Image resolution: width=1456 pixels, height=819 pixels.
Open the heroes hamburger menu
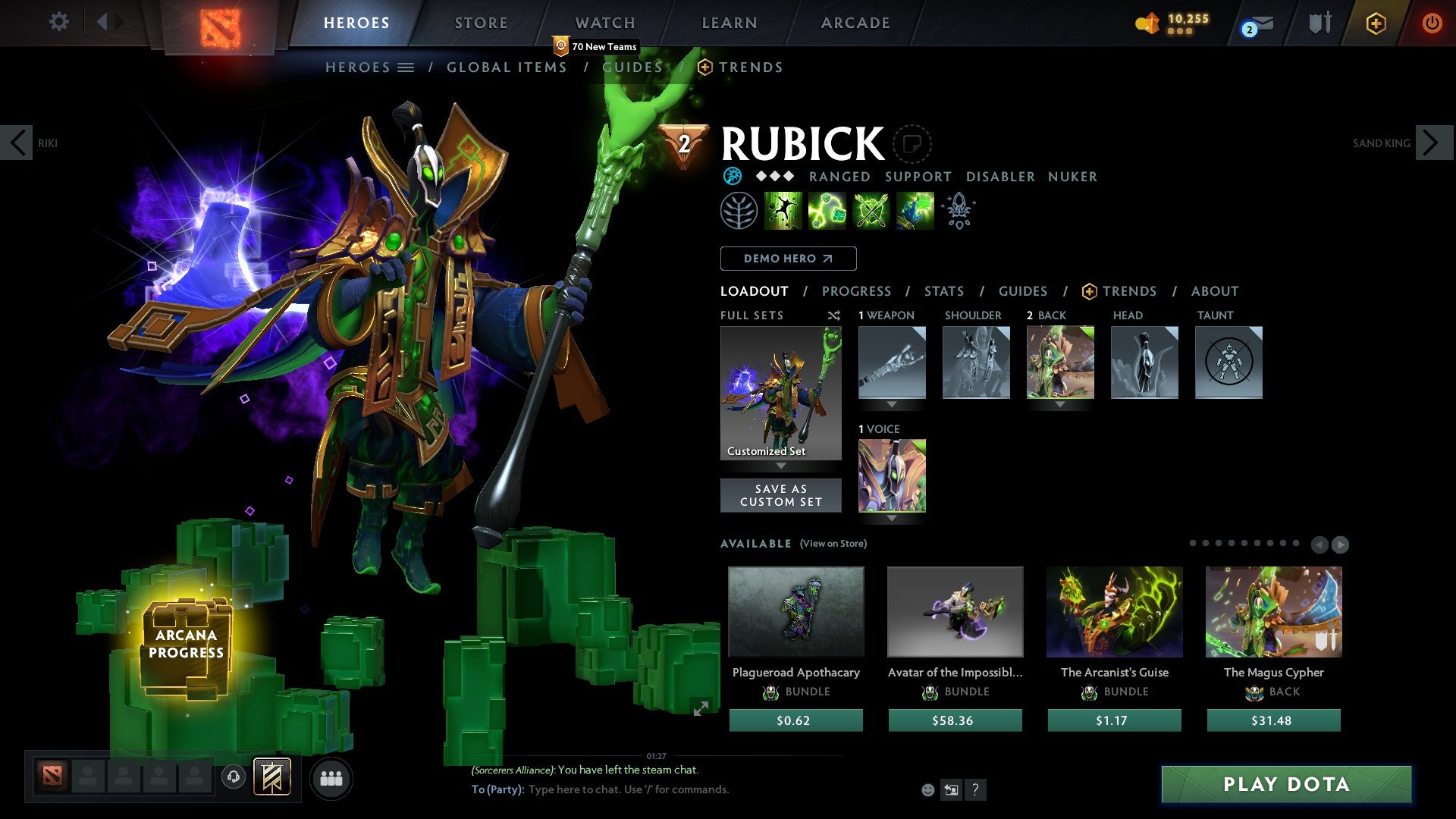click(x=404, y=67)
